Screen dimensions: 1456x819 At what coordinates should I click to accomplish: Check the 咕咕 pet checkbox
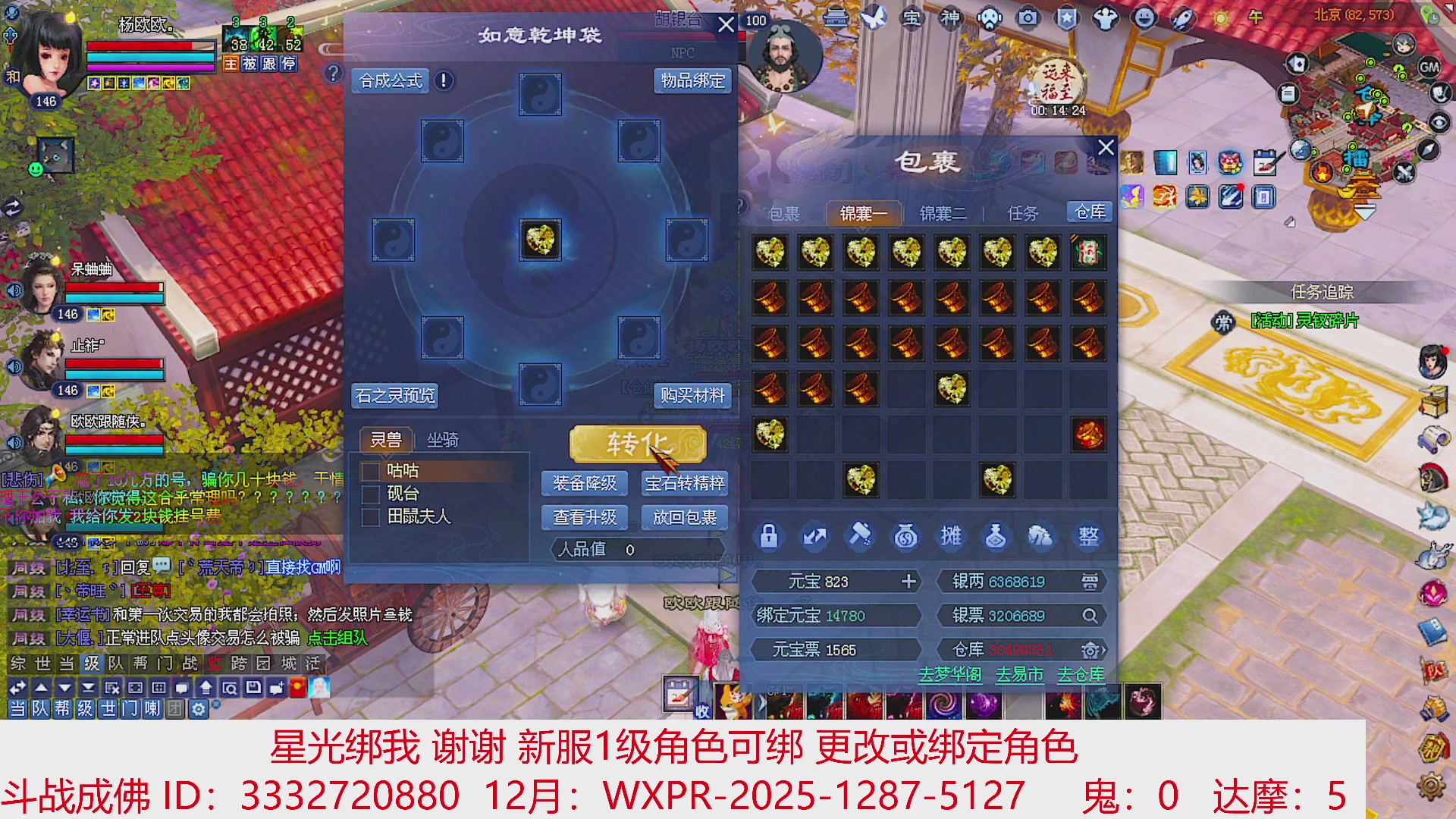coord(372,471)
